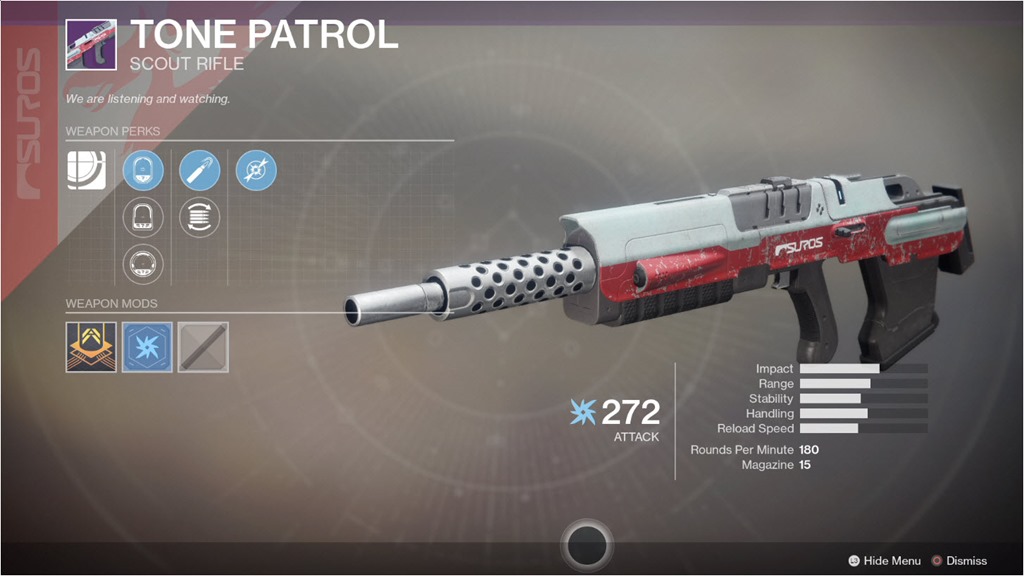The height and width of the screenshot is (576, 1024).
Task: Click the Tone Patrol weapon thumbnail
Action: pyautogui.click(x=91, y=44)
